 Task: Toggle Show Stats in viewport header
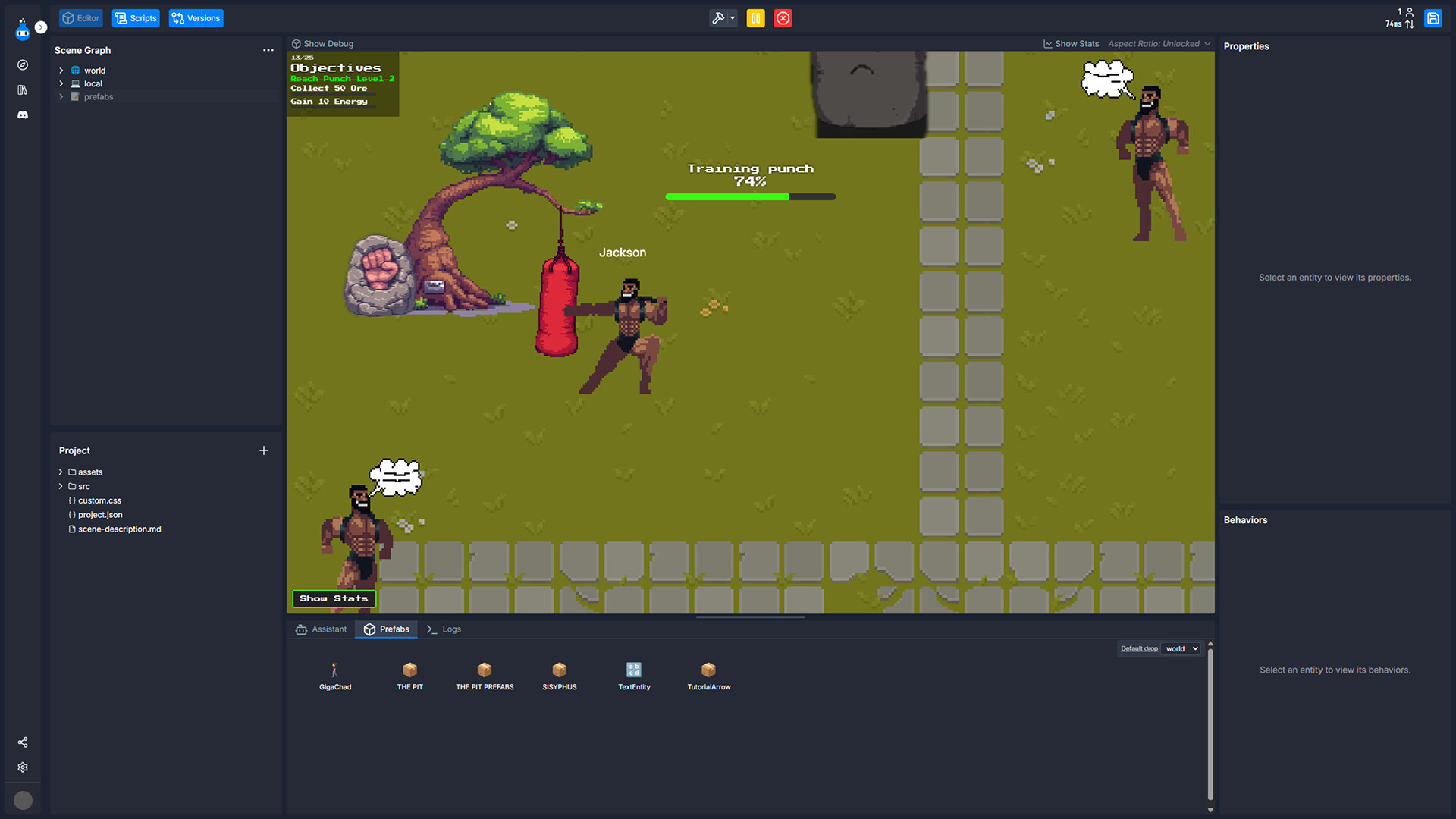pos(1071,43)
